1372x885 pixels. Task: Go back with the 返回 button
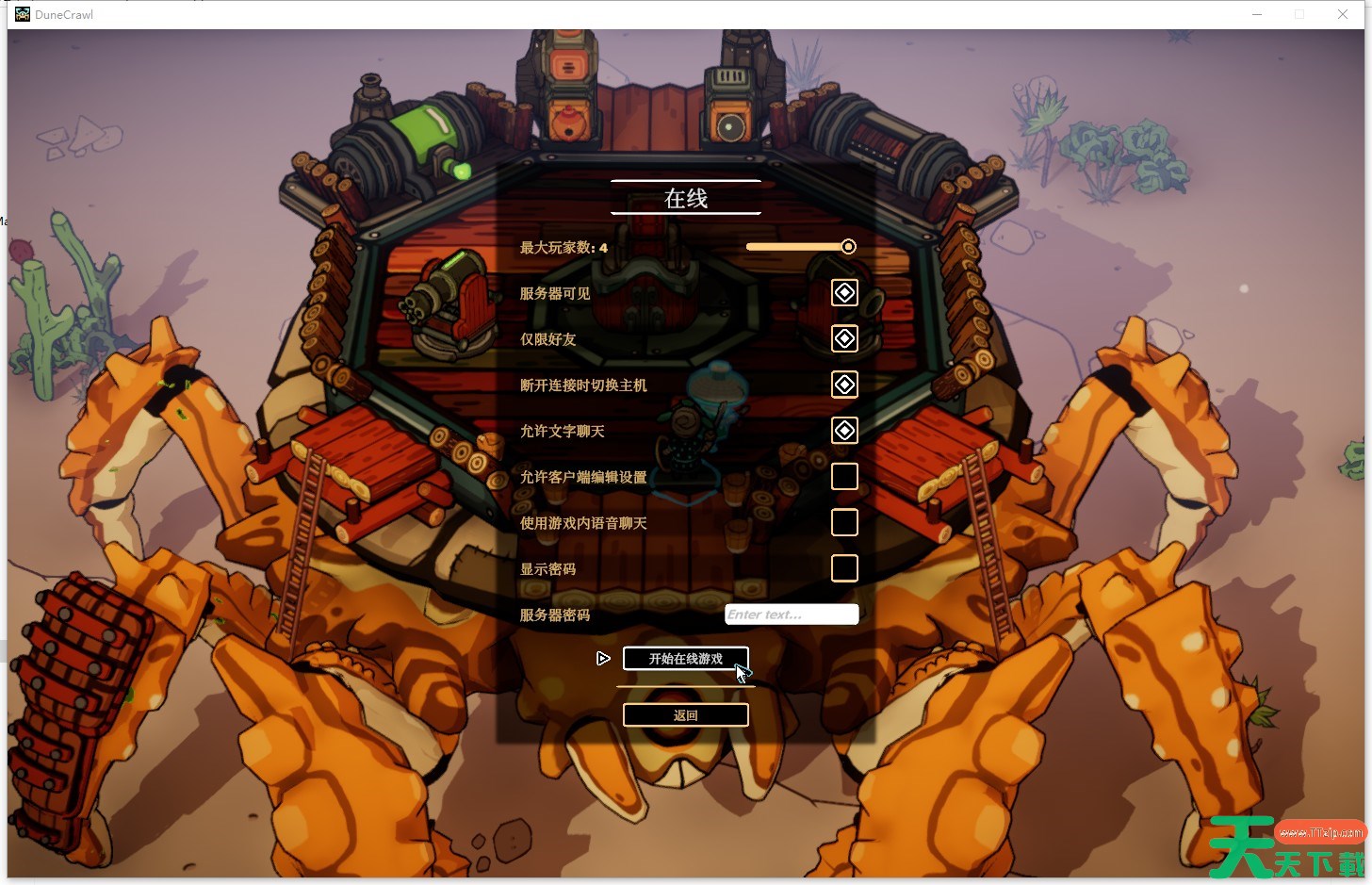point(685,715)
